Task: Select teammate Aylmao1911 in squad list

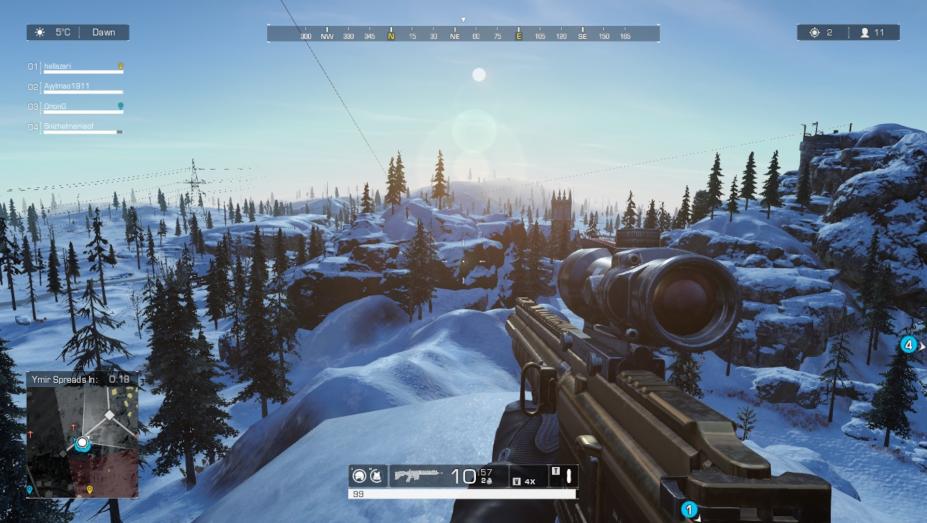Action: (67, 87)
